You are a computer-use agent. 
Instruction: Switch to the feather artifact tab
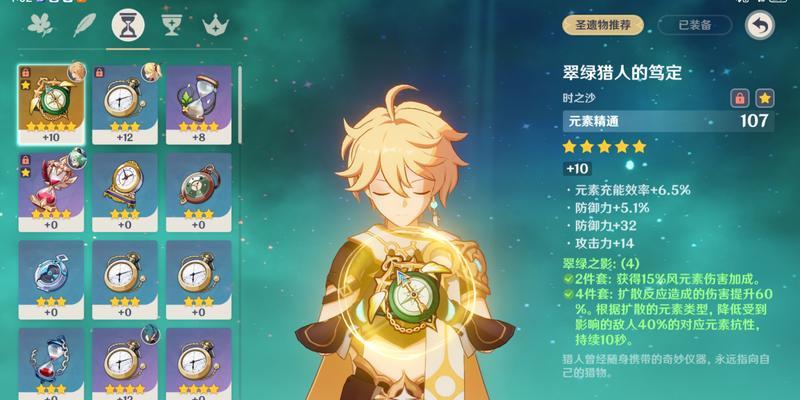[84, 24]
